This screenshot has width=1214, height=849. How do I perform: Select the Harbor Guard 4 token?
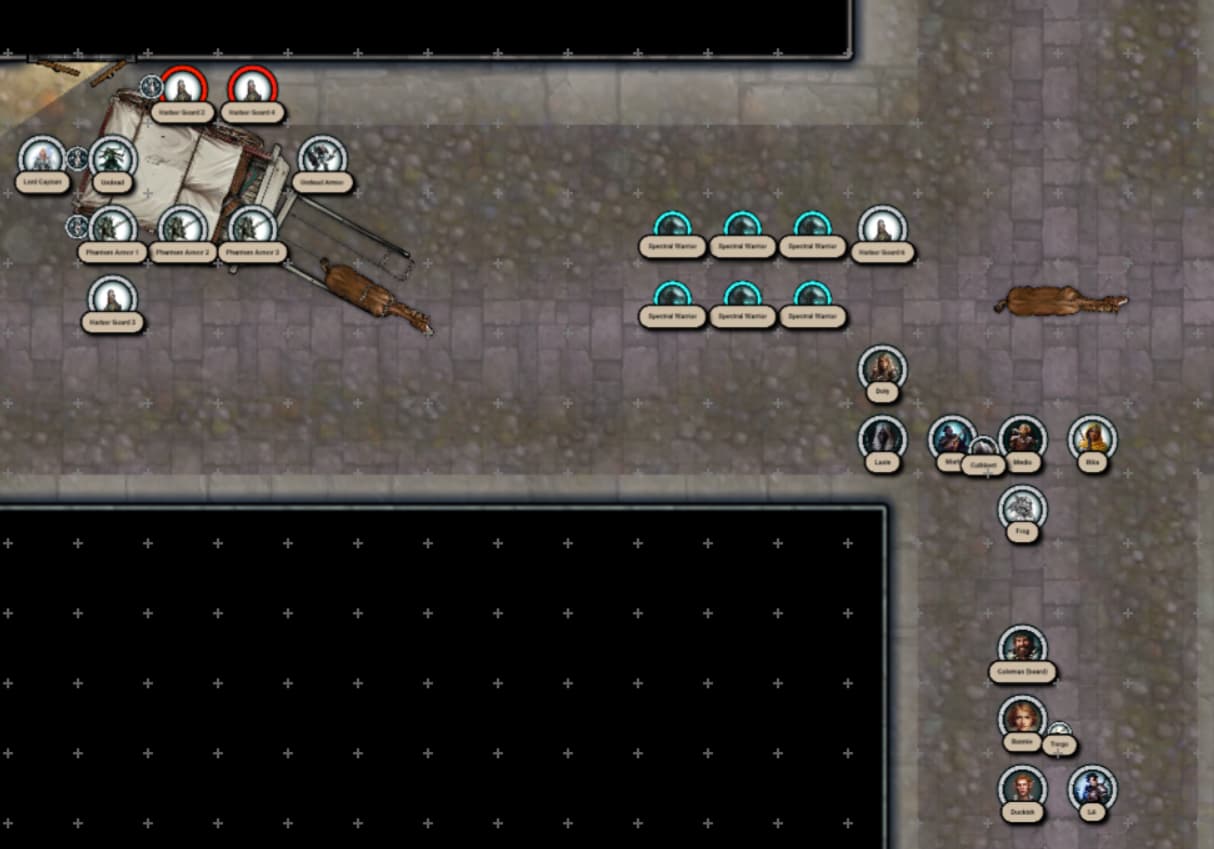coord(252,88)
